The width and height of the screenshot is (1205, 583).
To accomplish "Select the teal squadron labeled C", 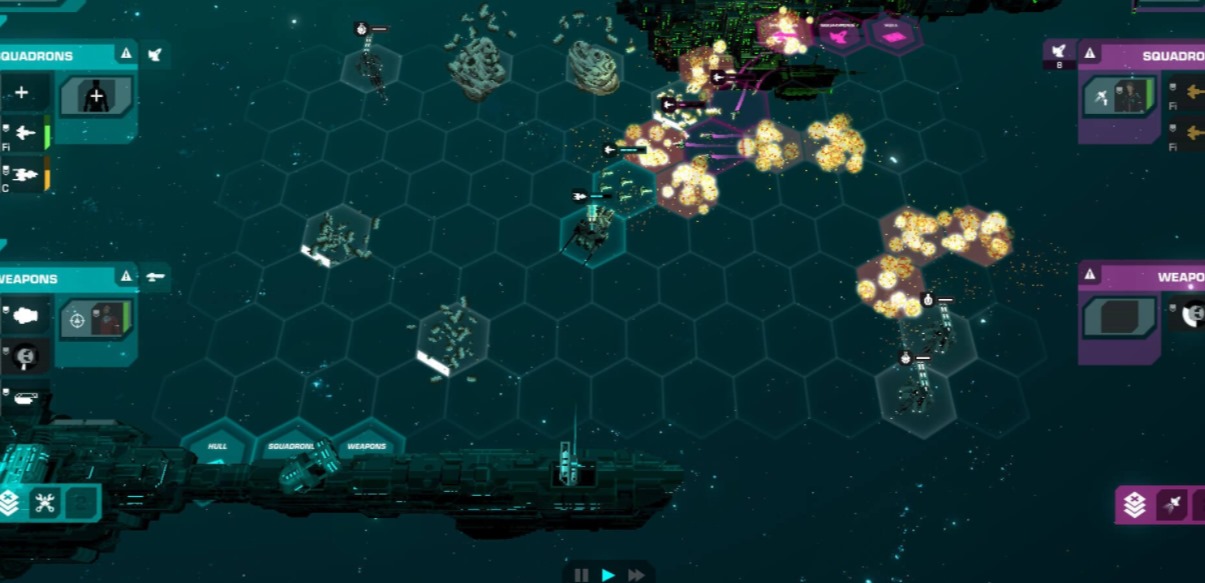I will (22, 174).
